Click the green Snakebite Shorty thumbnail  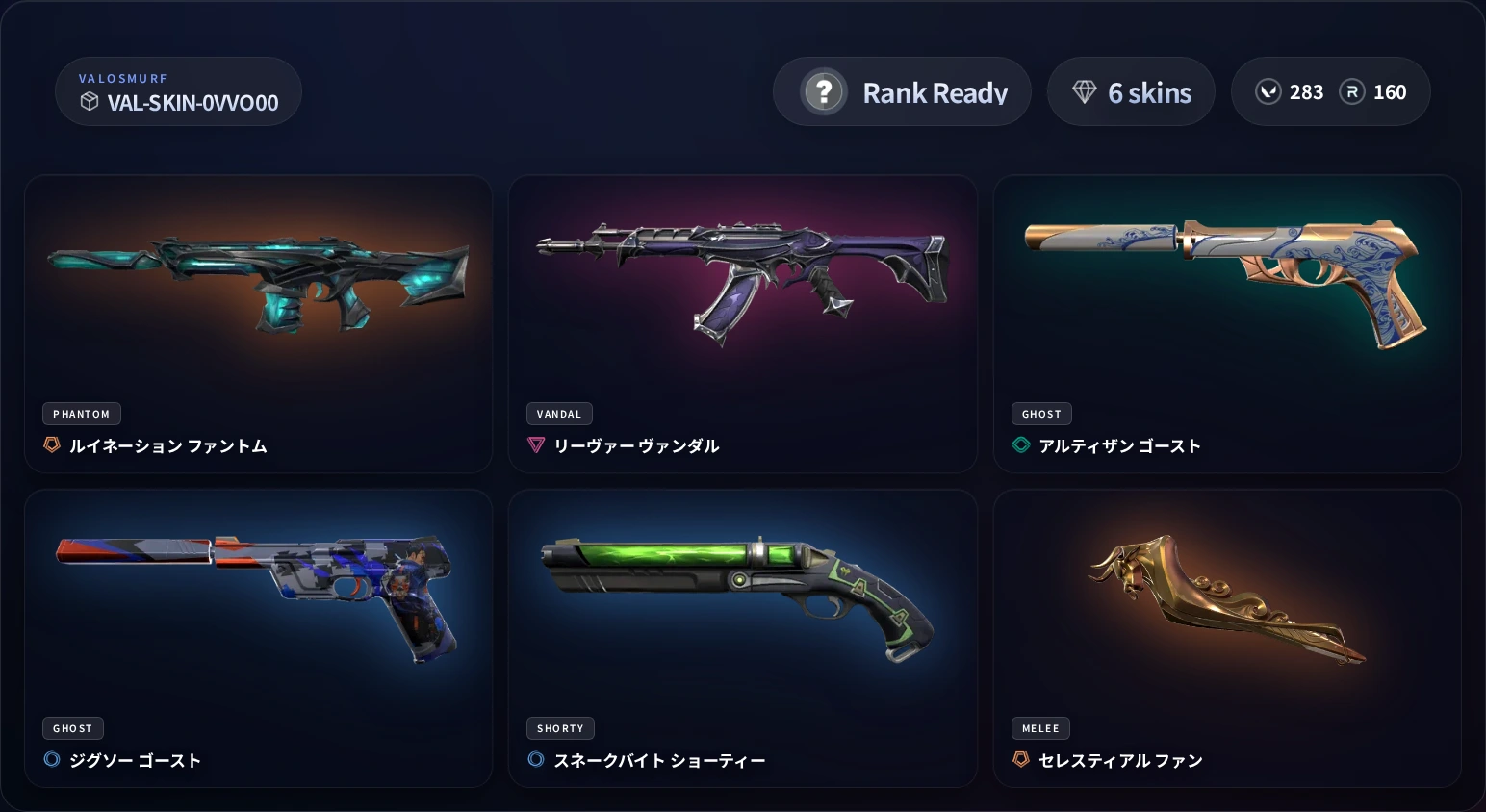point(741,596)
